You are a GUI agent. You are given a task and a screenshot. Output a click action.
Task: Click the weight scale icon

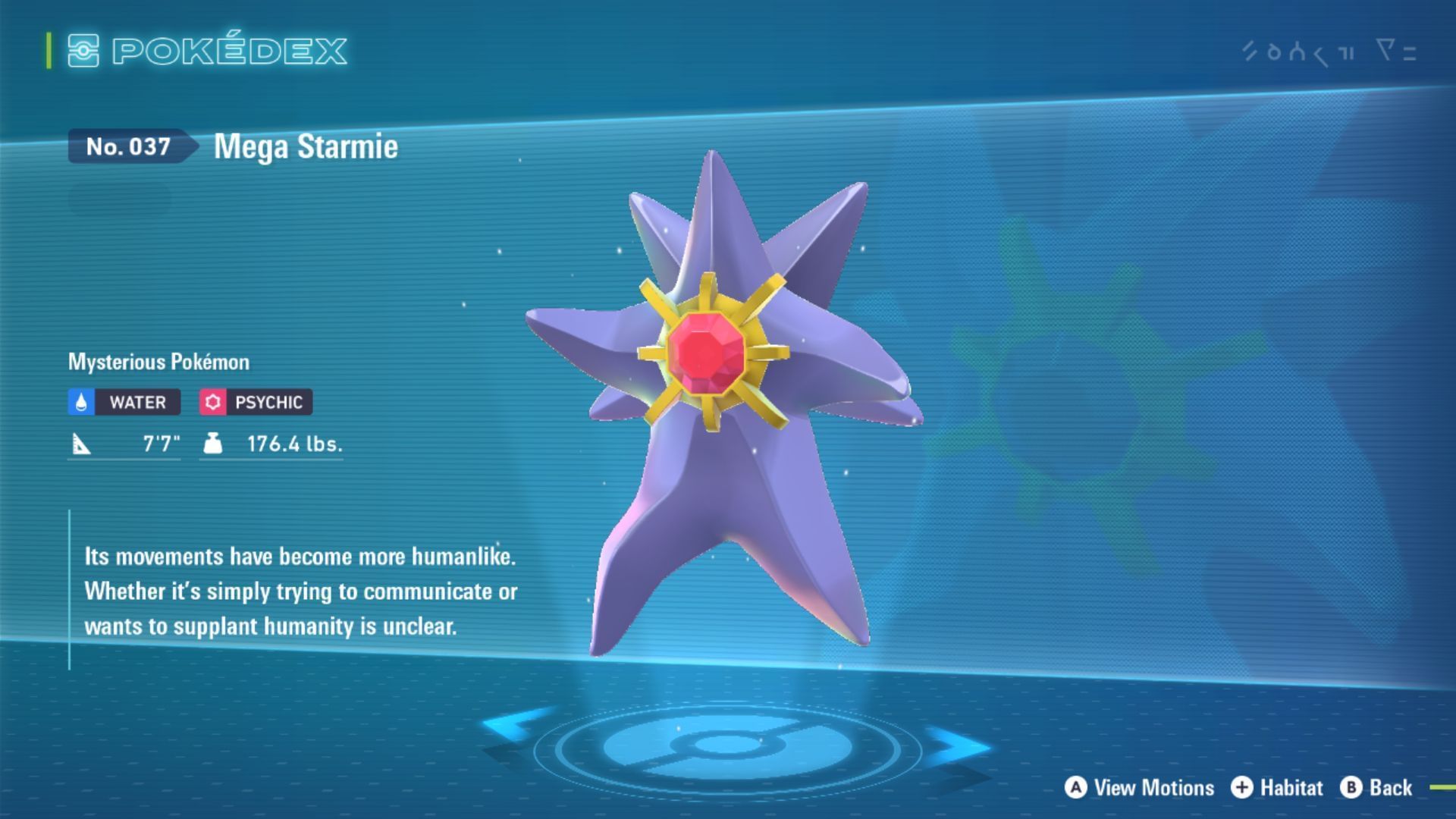(212, 444)
